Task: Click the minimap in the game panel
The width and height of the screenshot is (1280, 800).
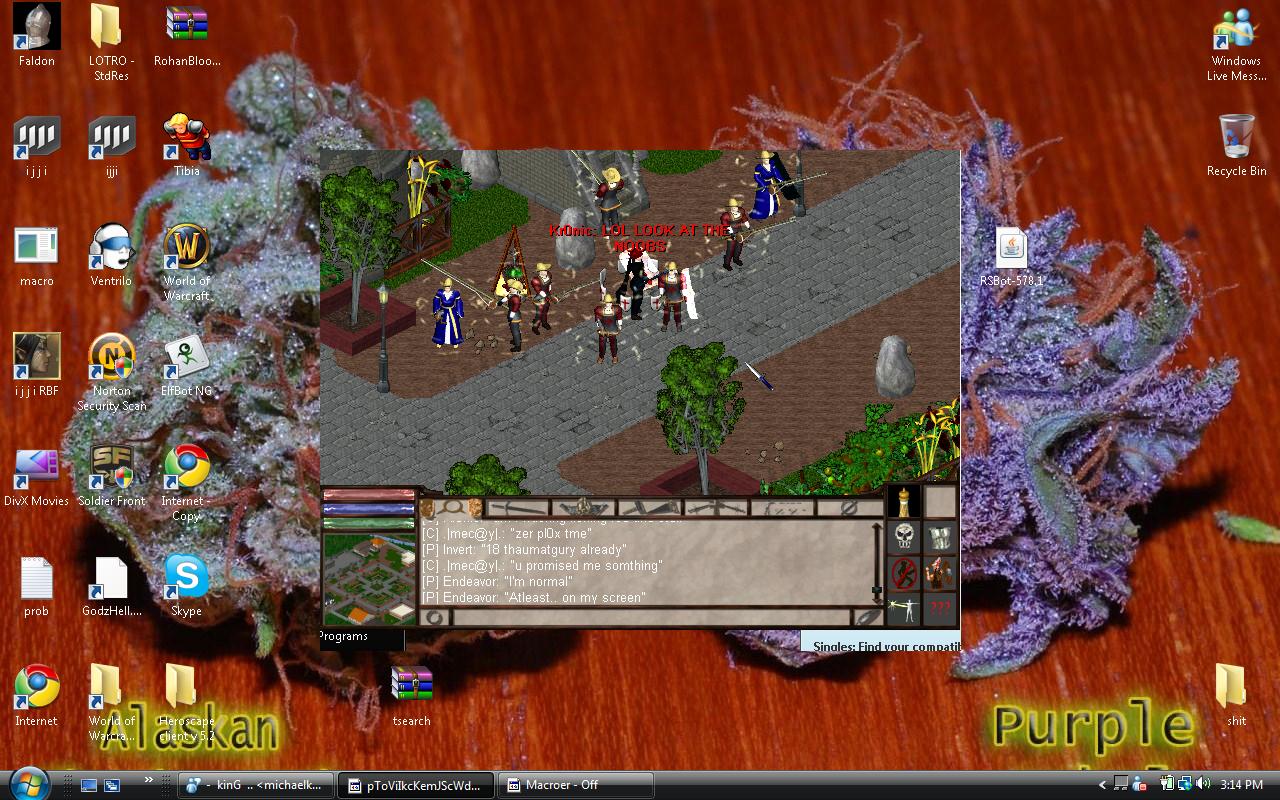Action: [368, 575]
